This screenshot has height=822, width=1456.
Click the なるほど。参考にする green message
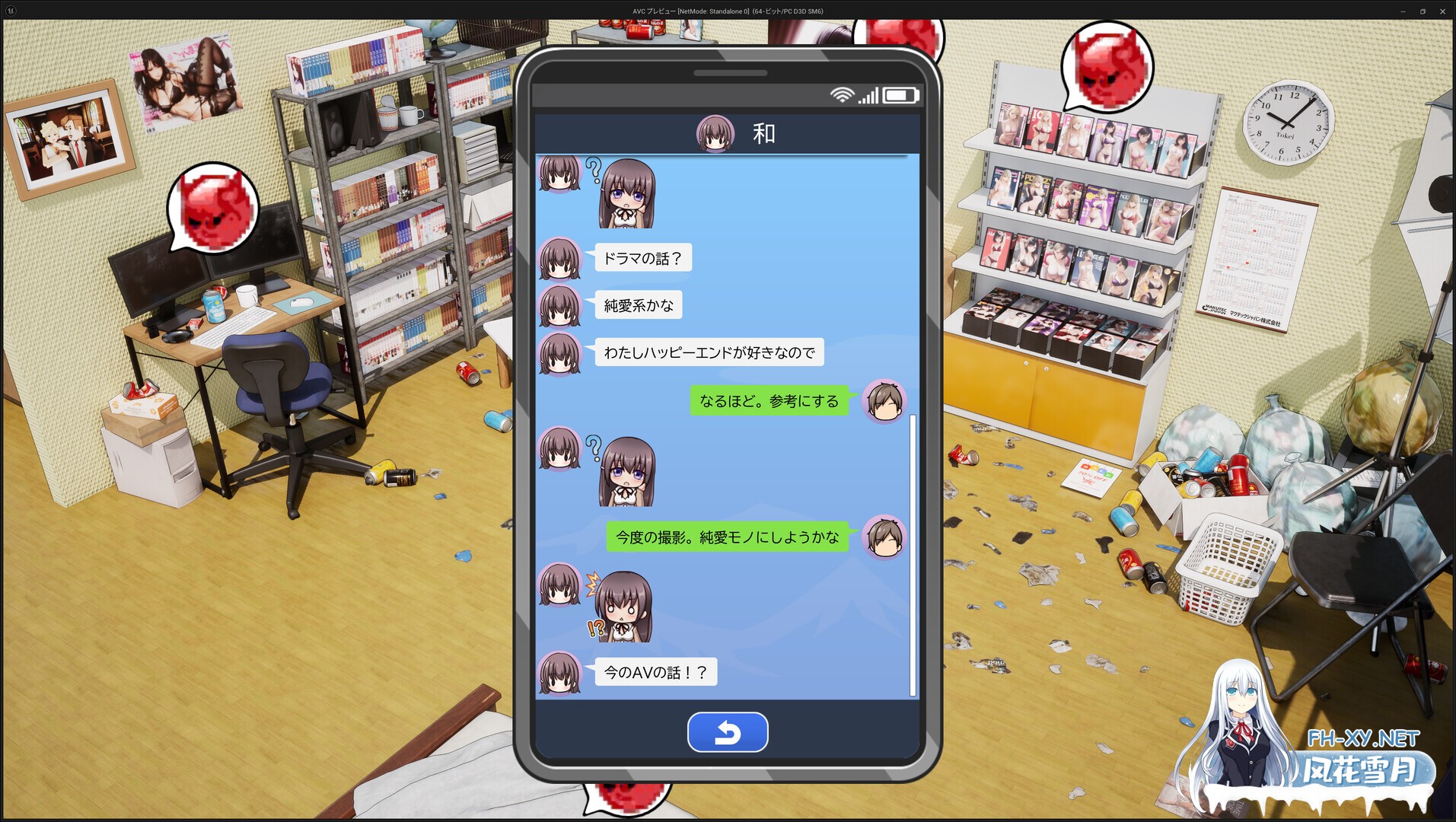(769, 400)
